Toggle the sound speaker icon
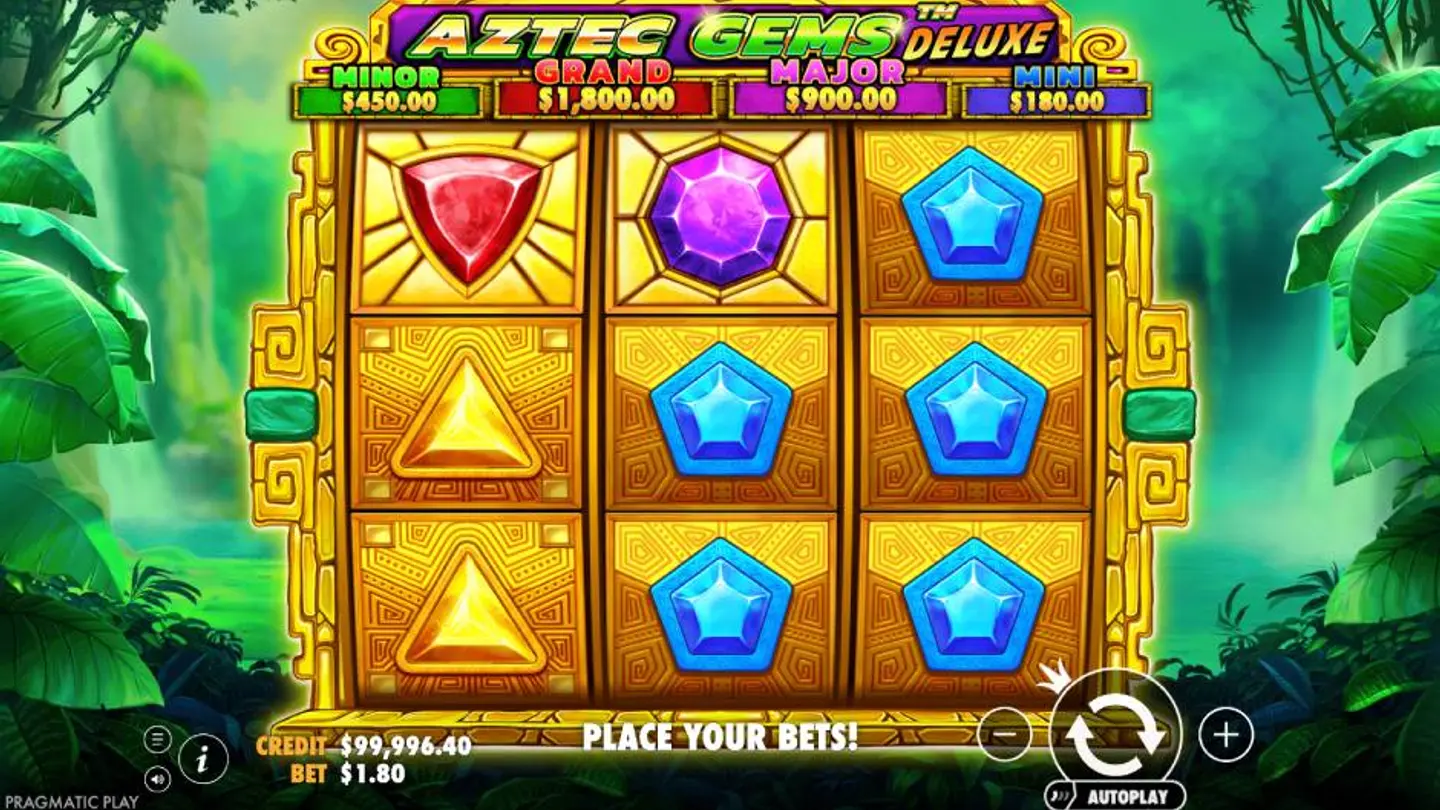Screen dimensions: 1440x810 157,776
